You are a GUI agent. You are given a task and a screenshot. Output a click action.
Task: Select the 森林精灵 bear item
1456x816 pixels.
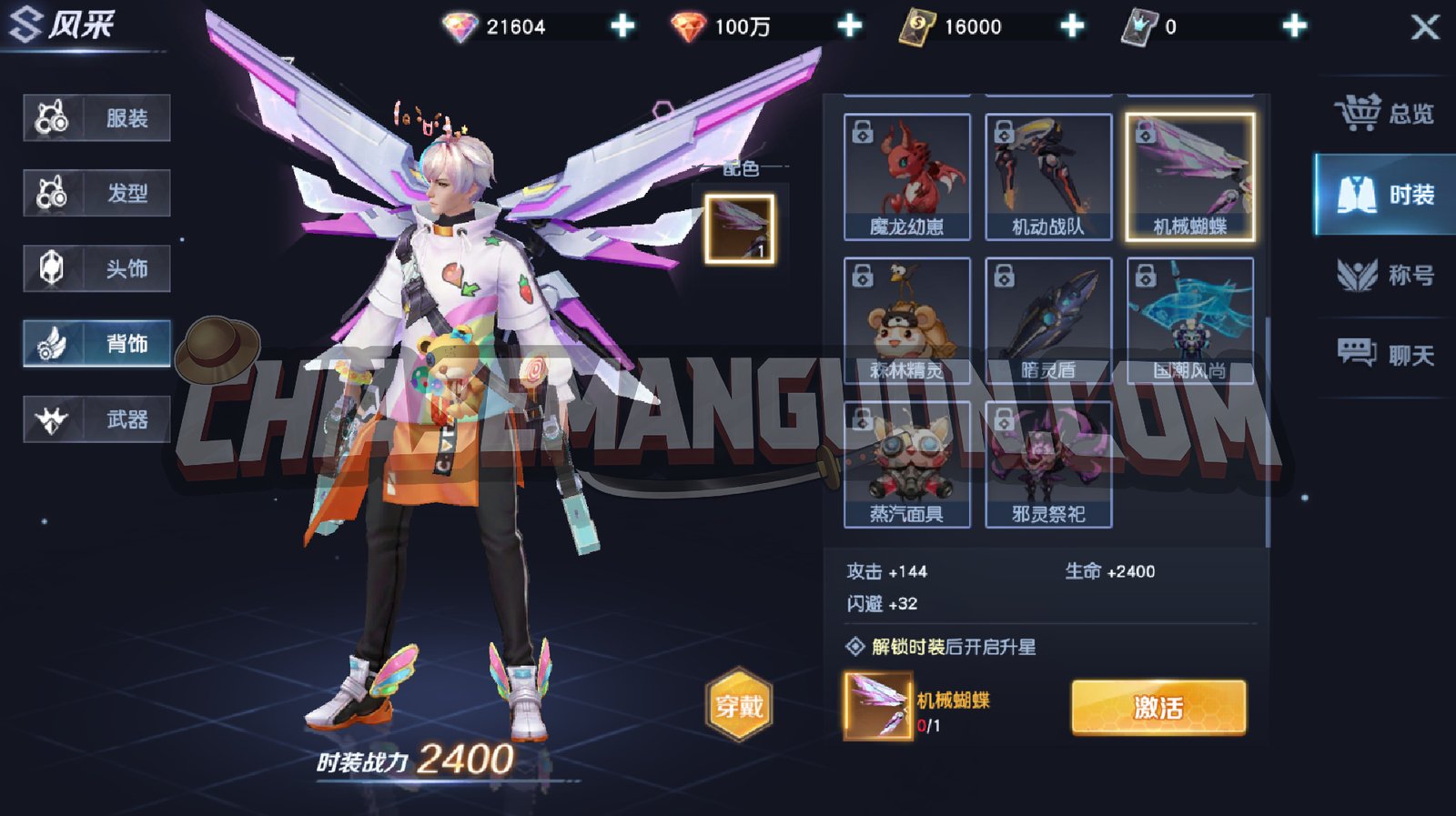click(x=906, y=320)
